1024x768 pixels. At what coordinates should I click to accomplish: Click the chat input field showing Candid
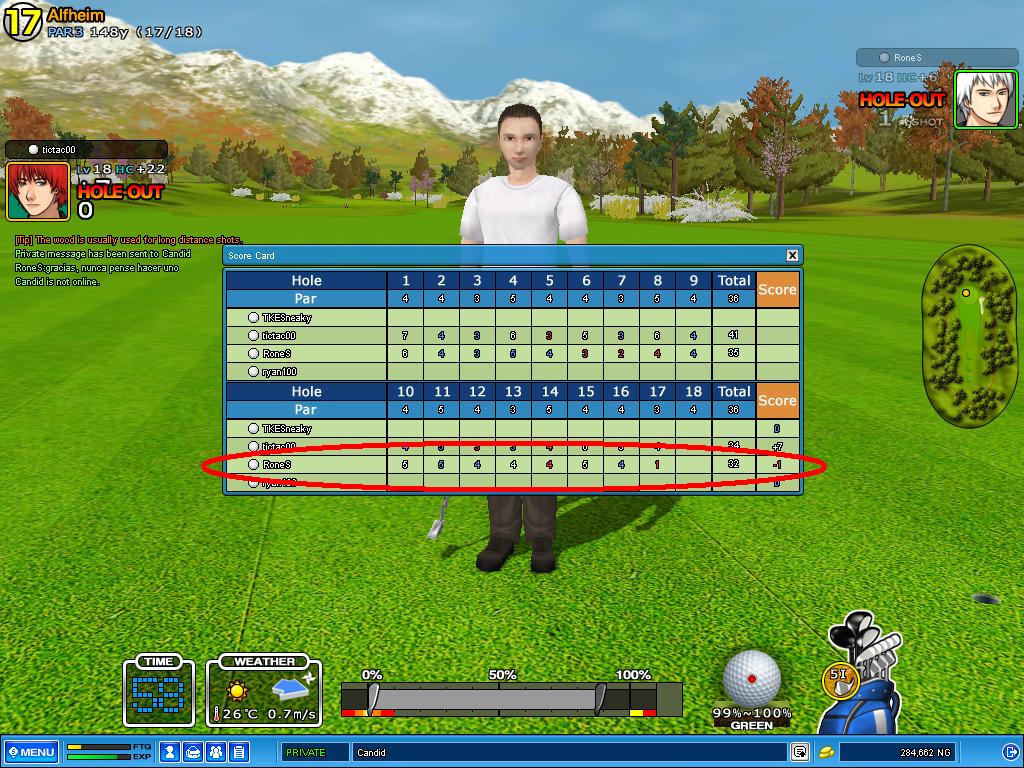(x=568, y=752)
